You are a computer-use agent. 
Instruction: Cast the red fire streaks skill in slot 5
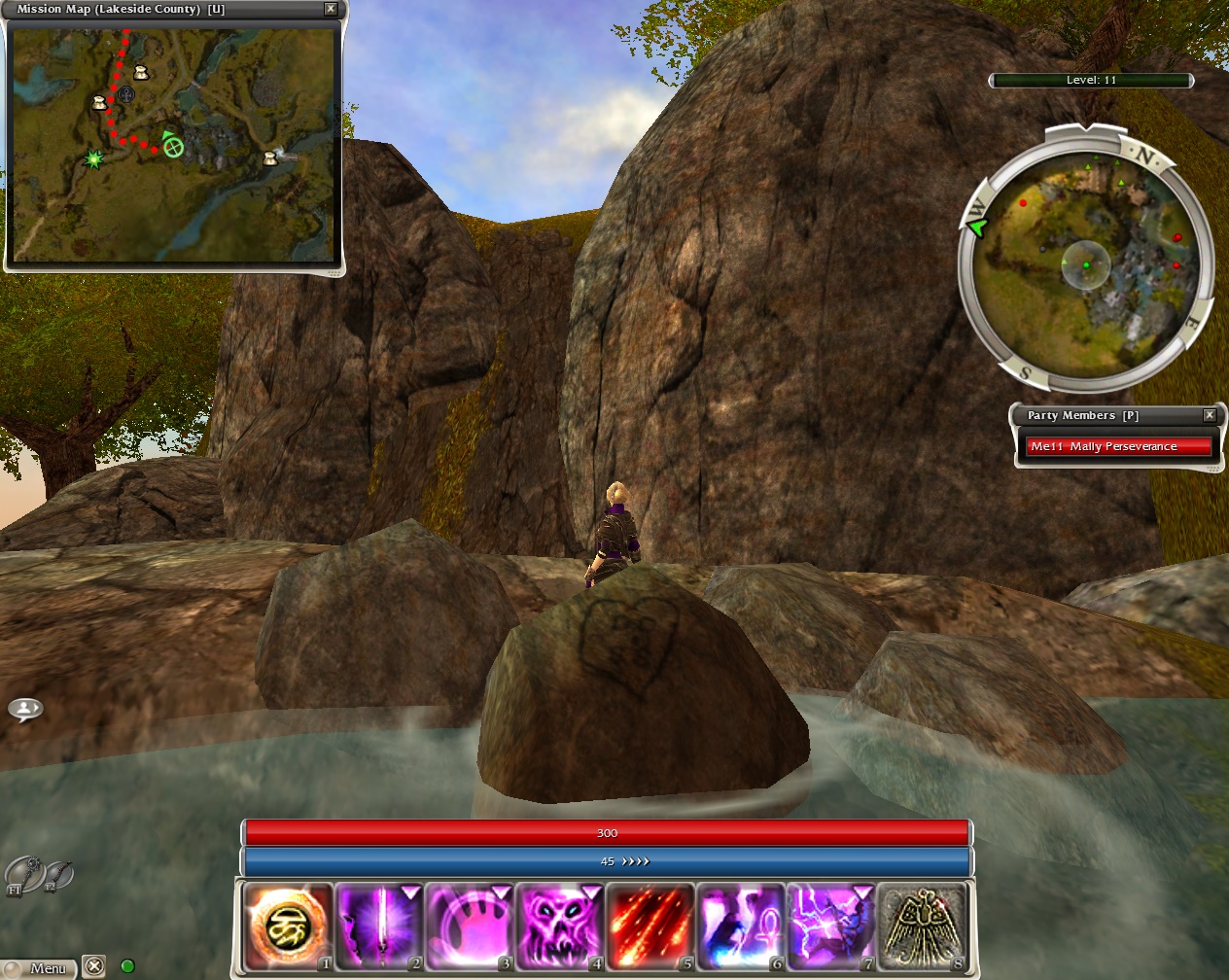click(650, 927)
